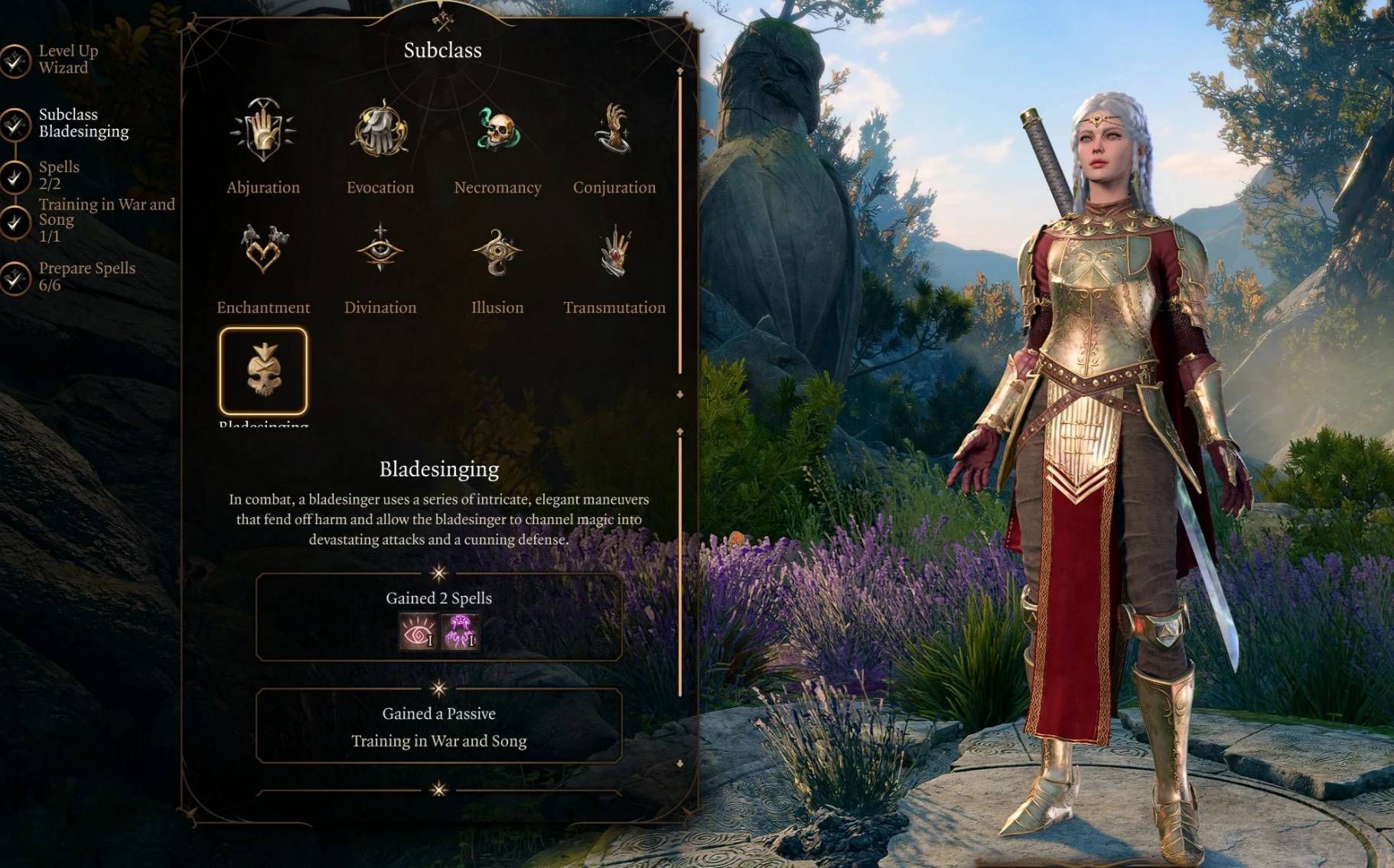Open Training in War and Song step
This screenshot has width=1394, height=868.
pos(106,219)
